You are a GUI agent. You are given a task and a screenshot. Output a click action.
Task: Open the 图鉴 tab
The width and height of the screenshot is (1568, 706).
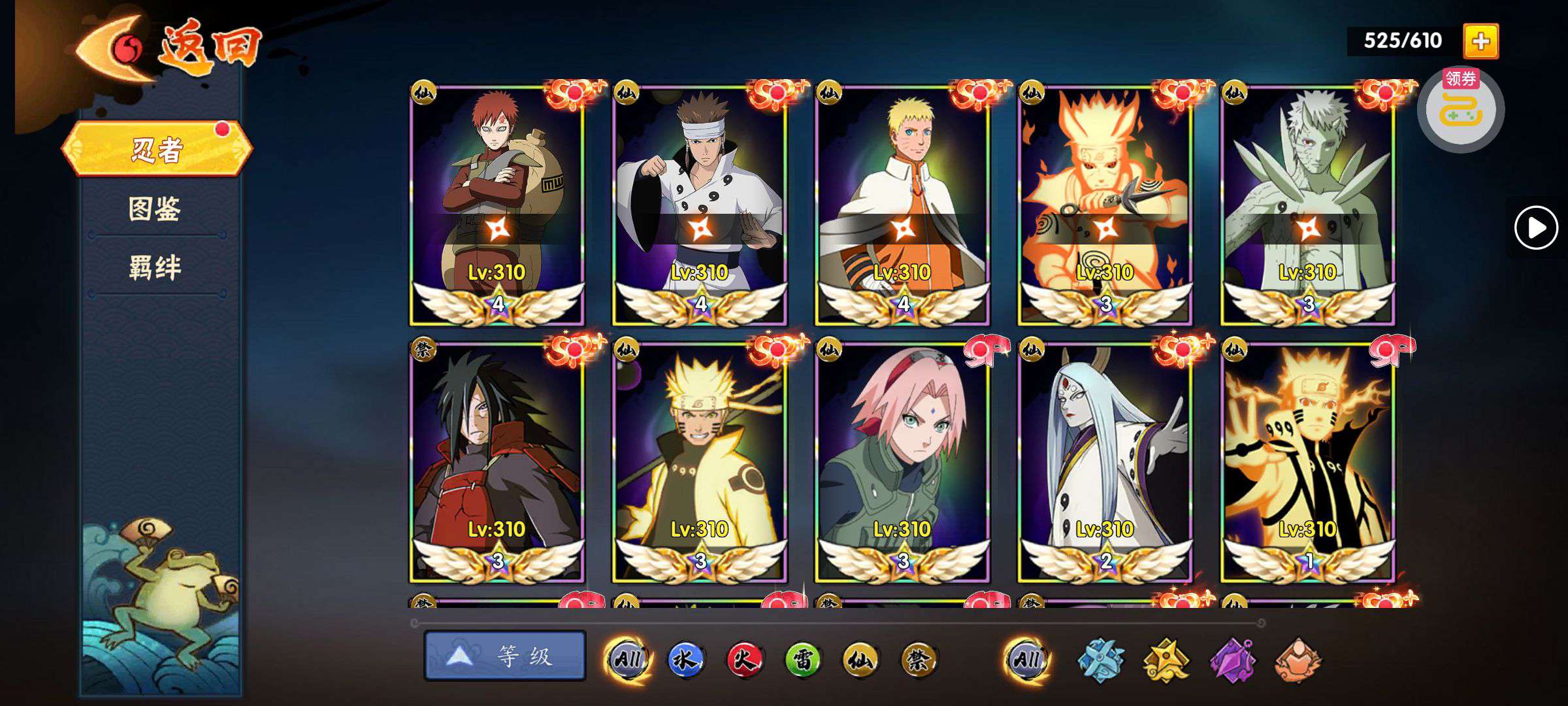155,209
